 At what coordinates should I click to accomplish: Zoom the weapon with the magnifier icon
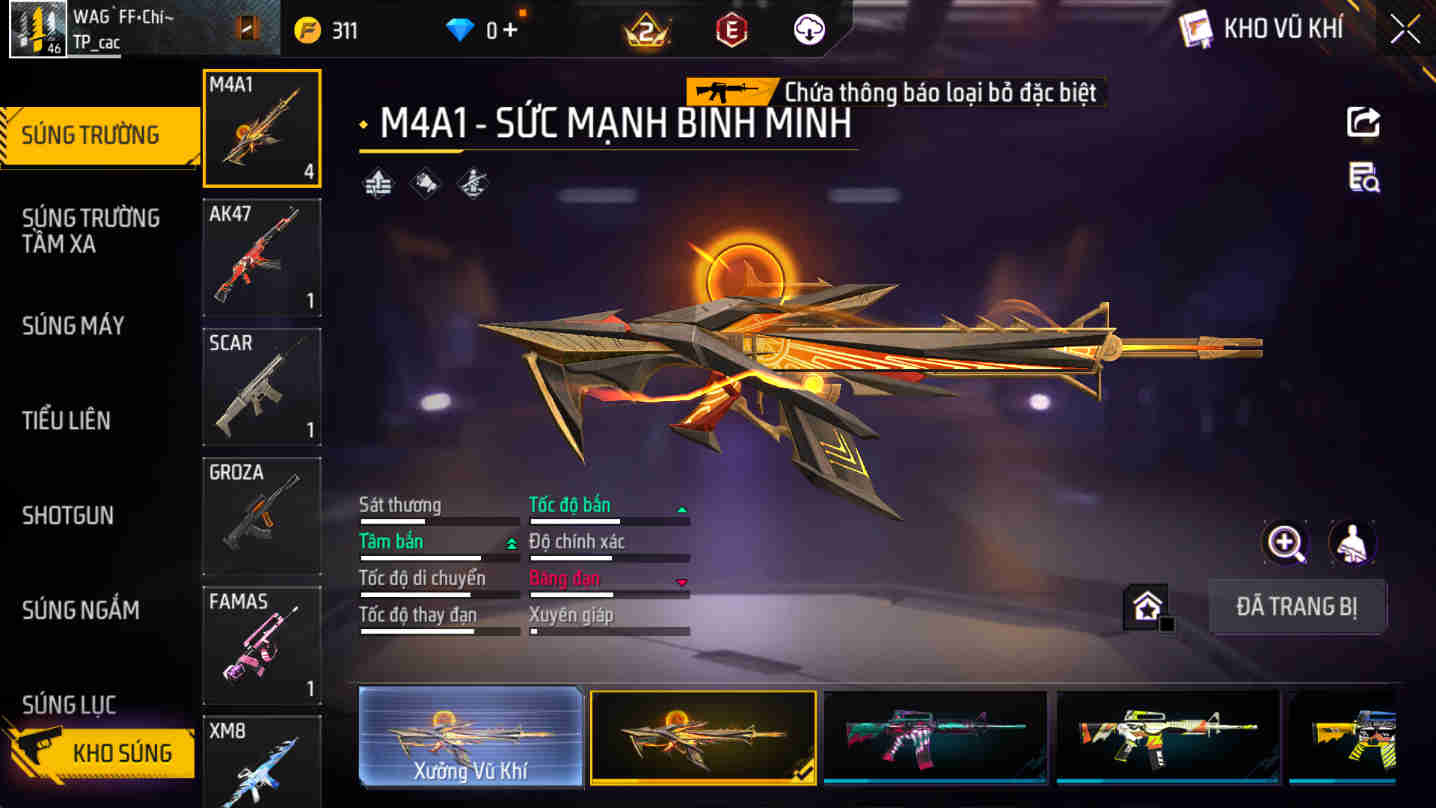point(1286,544)
